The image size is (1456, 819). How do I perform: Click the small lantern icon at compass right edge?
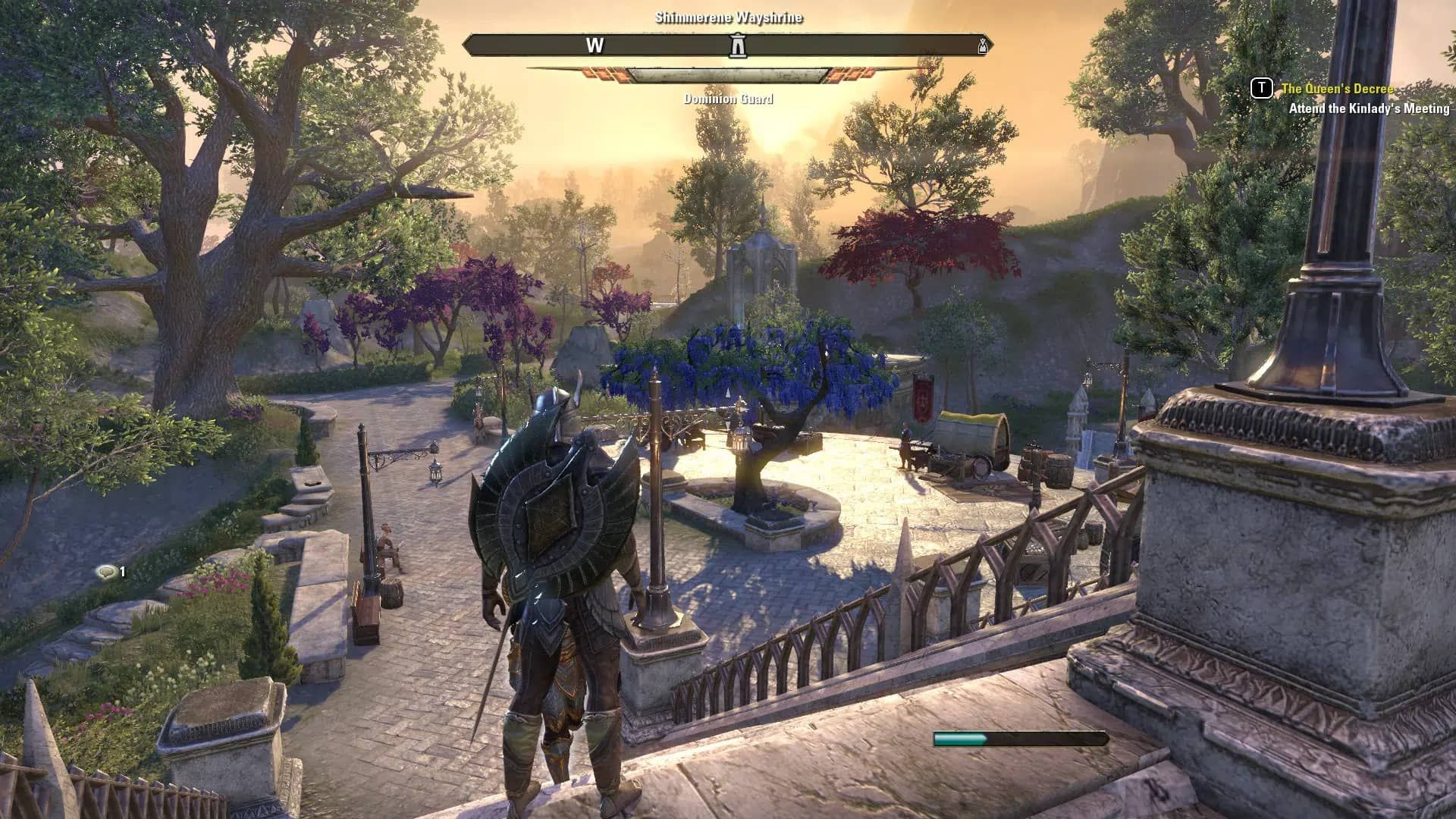pyautogui.click(x=983, y=45)
